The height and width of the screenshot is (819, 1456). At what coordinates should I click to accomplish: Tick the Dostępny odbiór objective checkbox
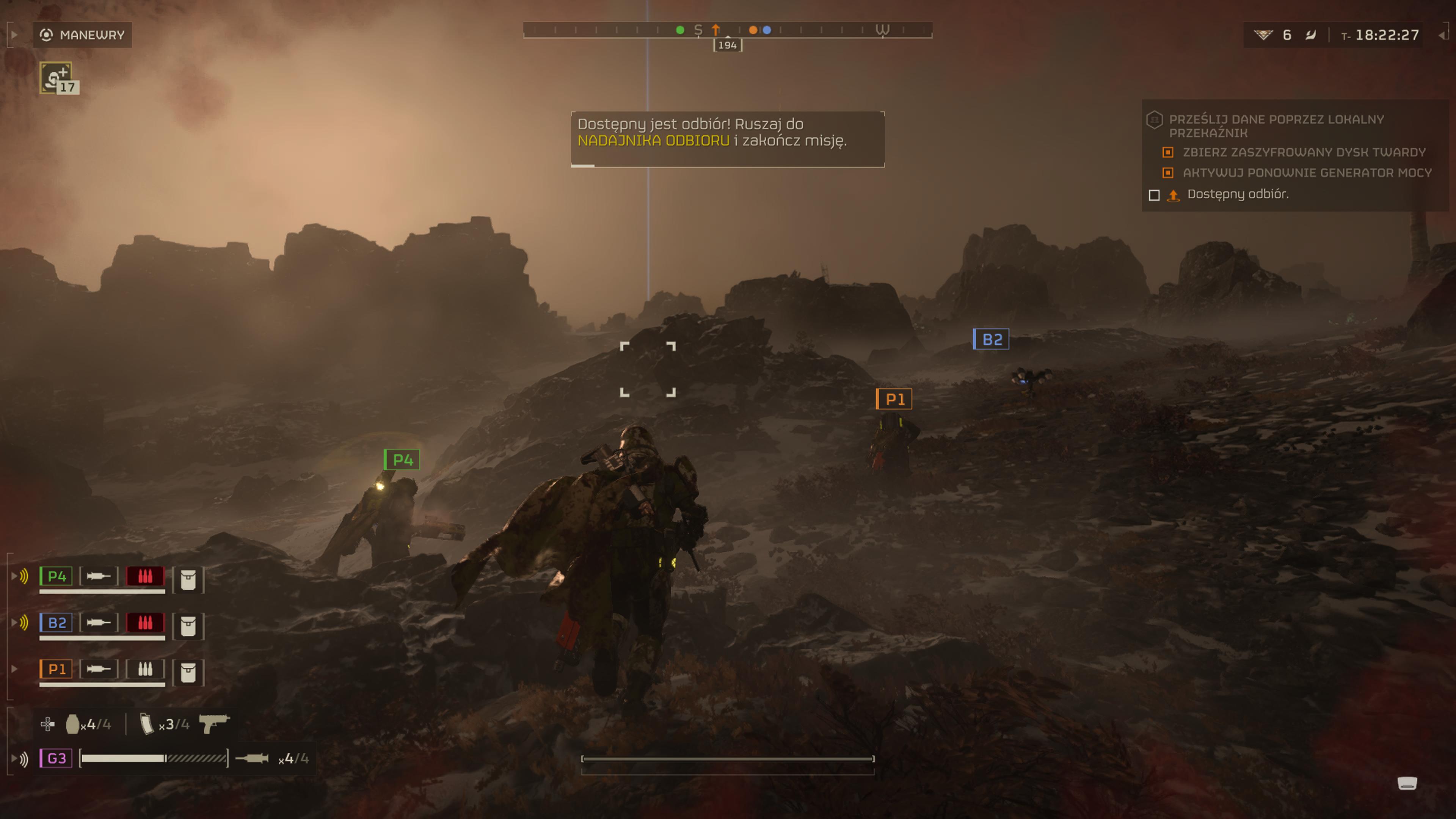[1154, 195]
